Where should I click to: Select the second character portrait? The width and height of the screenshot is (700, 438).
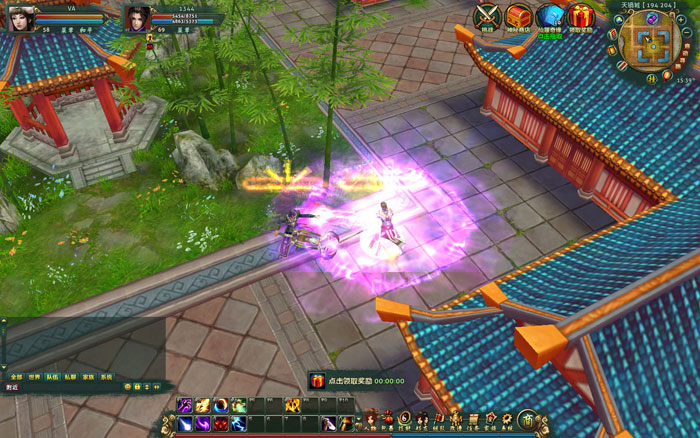(x=136, y=17)
